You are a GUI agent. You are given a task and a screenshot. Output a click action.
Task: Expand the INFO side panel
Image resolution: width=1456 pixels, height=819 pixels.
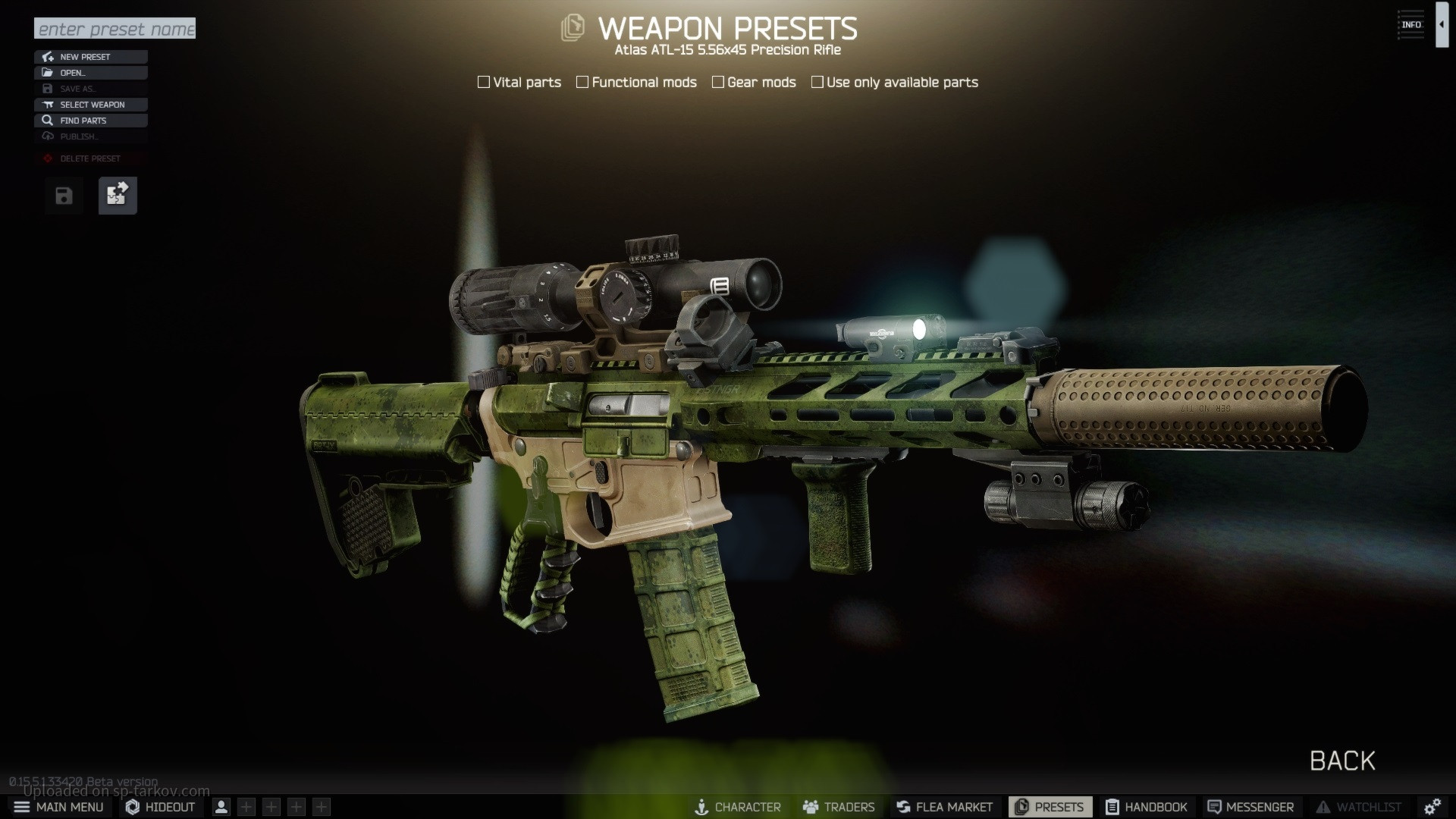(x=1442, y=25)
